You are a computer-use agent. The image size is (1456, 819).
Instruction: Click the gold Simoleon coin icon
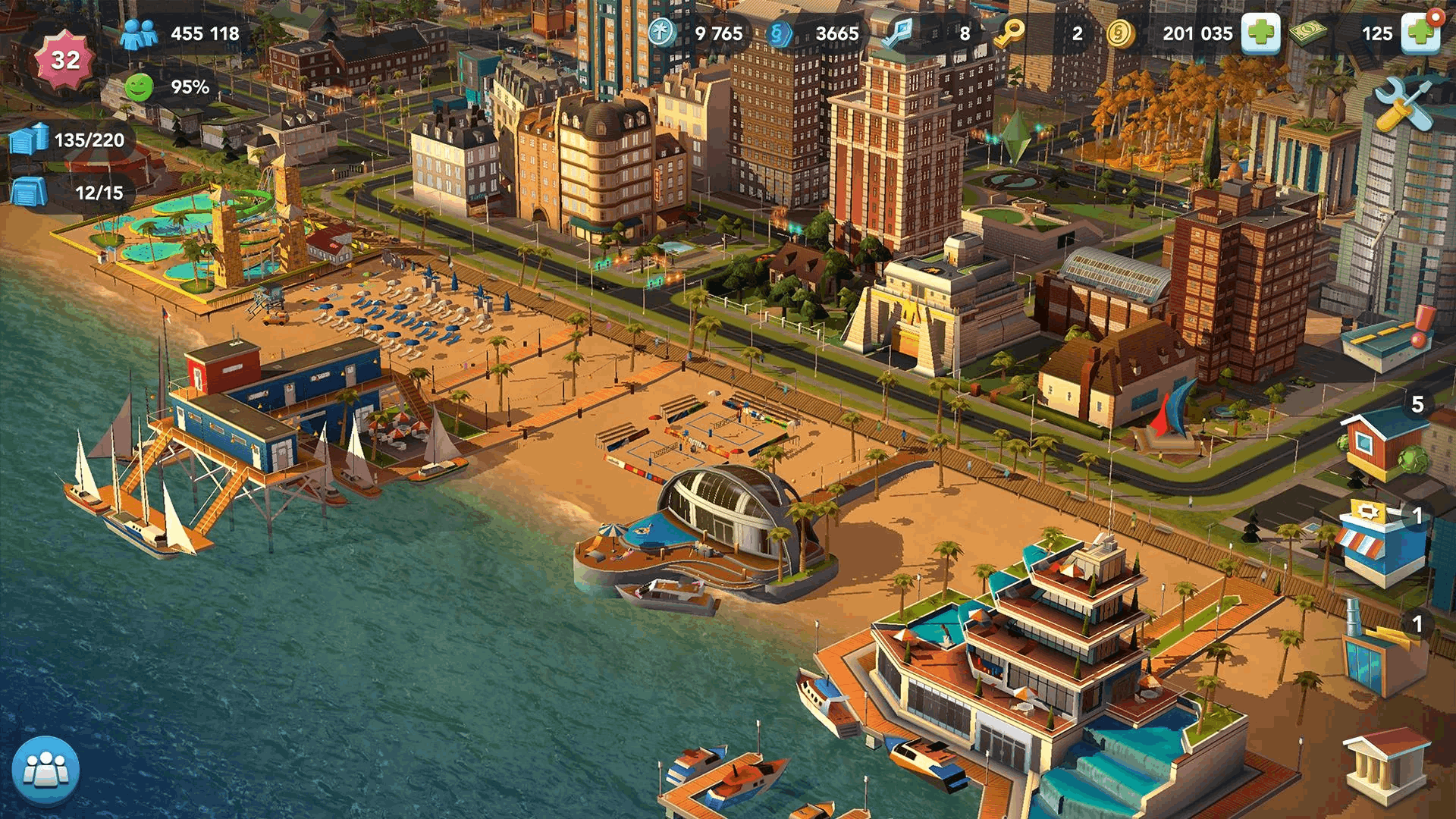[1120, 33]
